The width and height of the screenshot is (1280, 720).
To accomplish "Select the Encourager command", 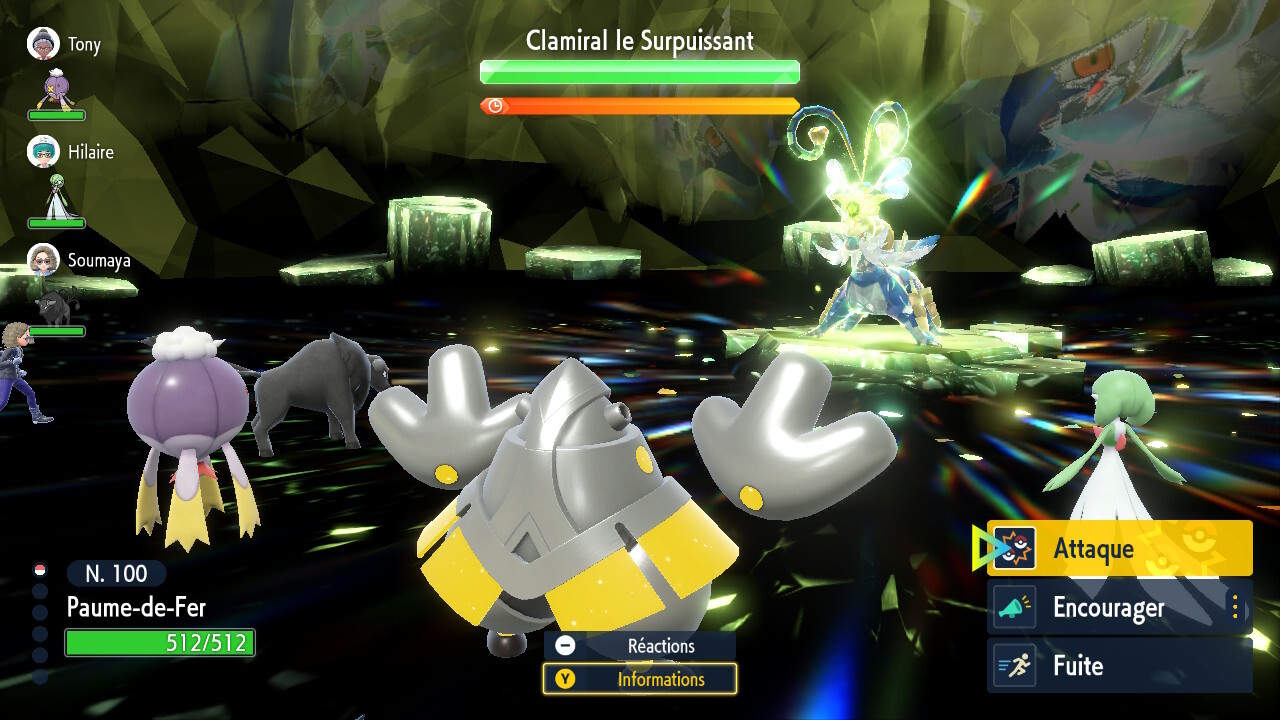I will (x=1110, y=607).
